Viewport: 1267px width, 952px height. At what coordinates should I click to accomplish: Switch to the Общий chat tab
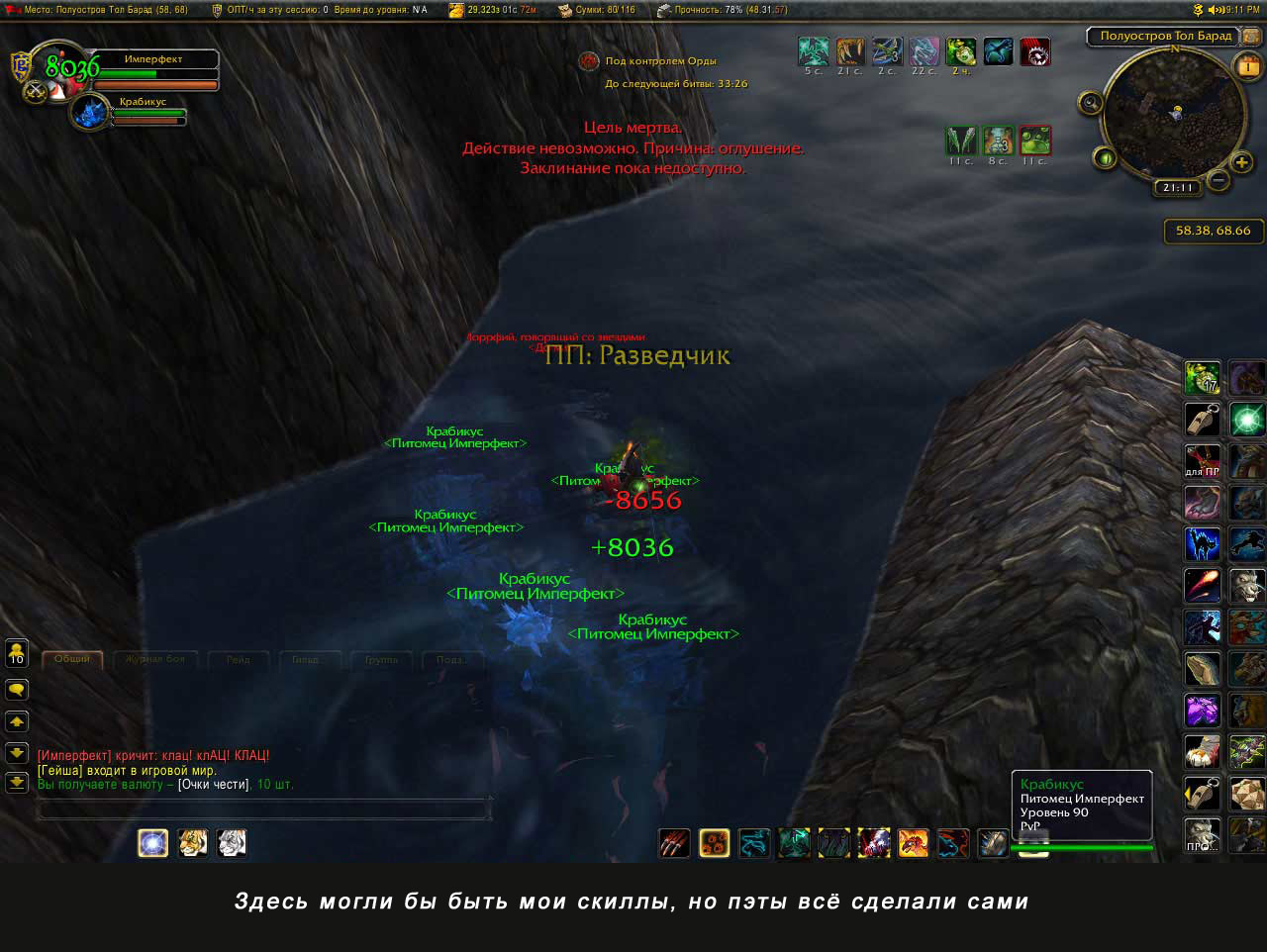[x=72, y=659]
